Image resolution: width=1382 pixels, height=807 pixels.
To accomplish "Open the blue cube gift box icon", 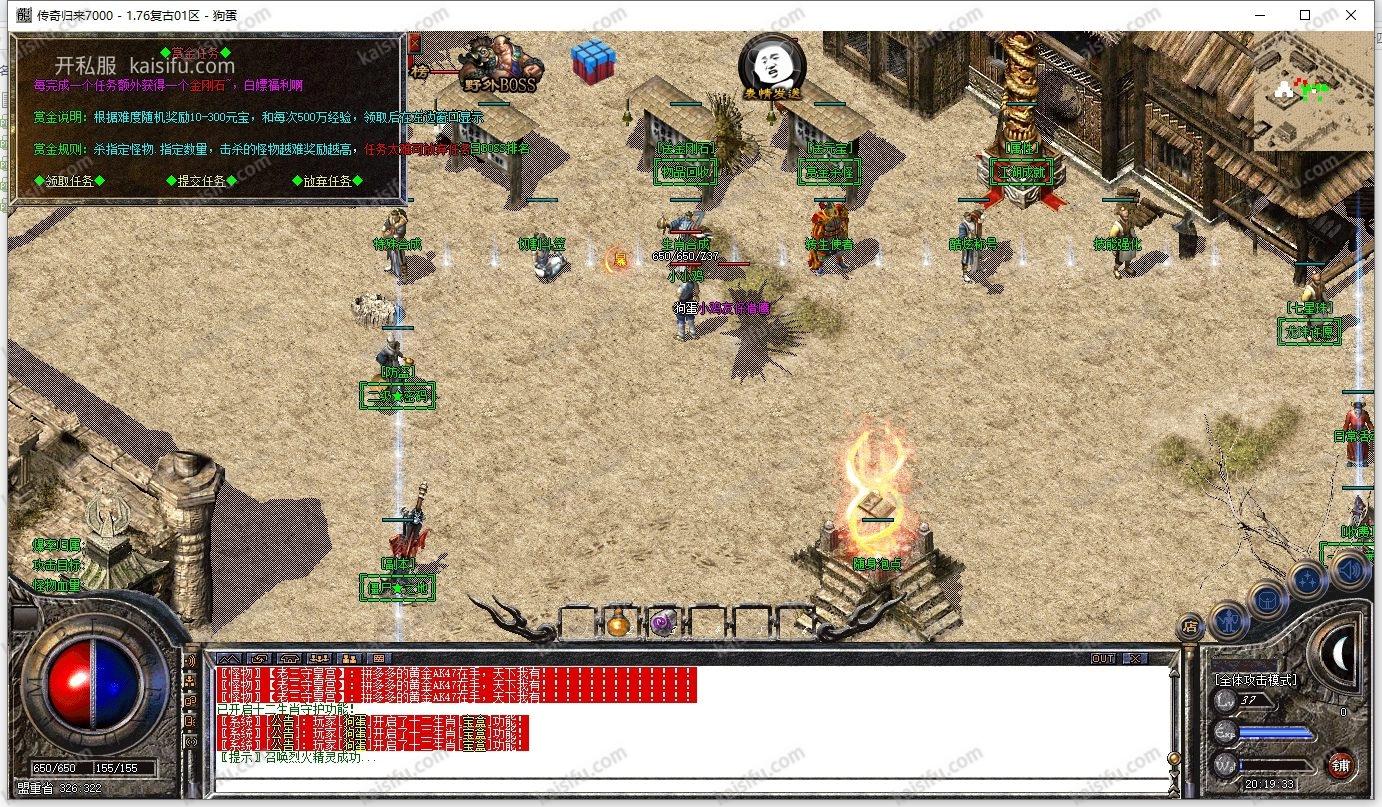I will 593,61.
